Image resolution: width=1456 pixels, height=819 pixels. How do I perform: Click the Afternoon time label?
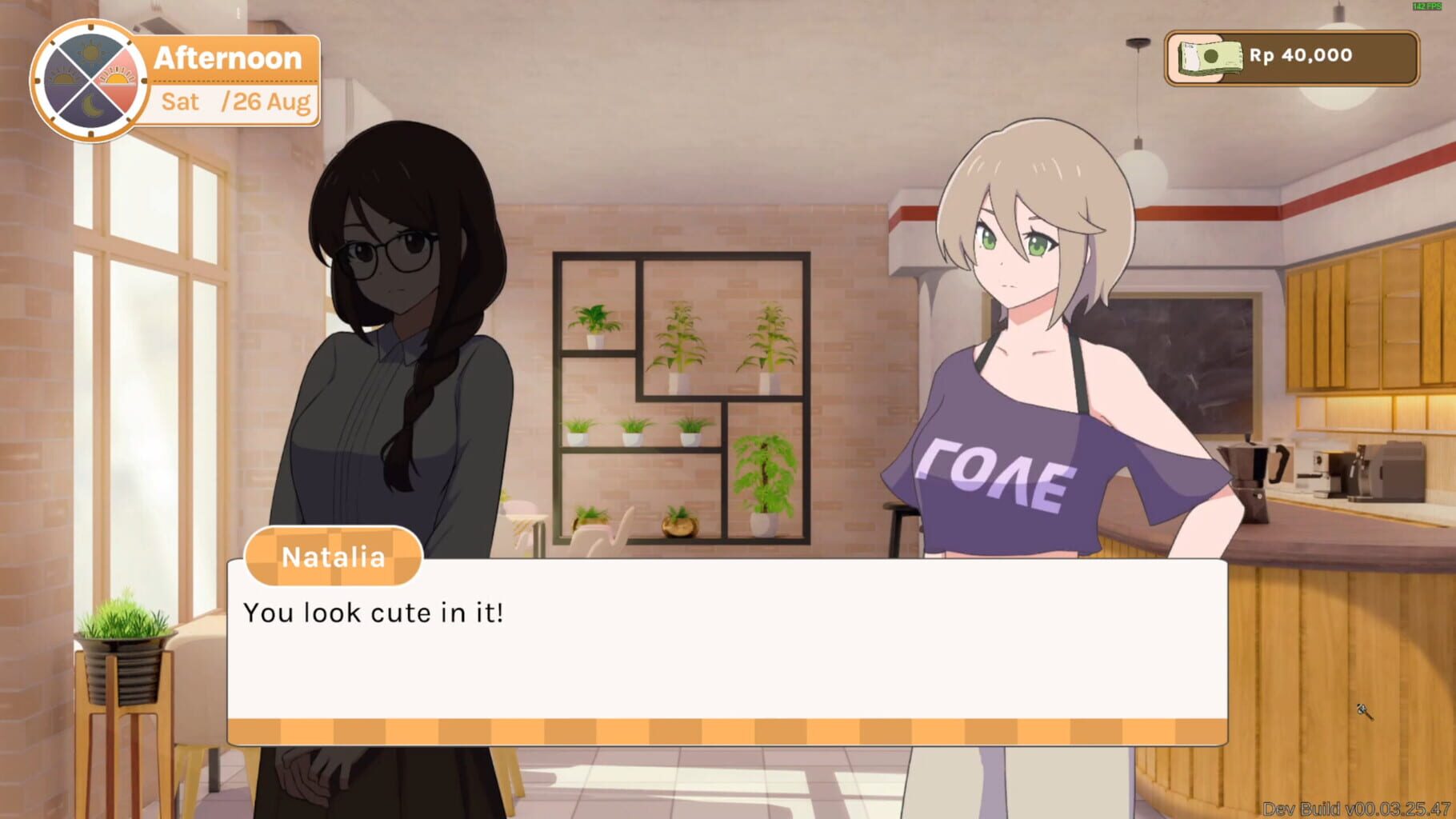[228, 57]
